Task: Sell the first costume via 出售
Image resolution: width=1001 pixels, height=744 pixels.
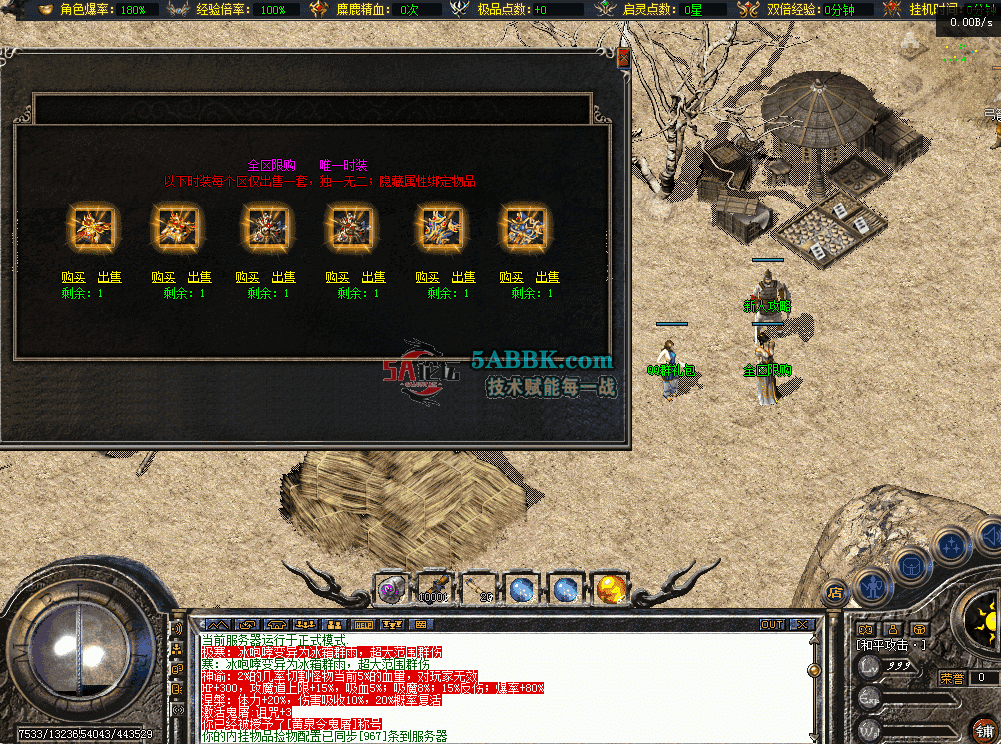Action: [110, 277]
